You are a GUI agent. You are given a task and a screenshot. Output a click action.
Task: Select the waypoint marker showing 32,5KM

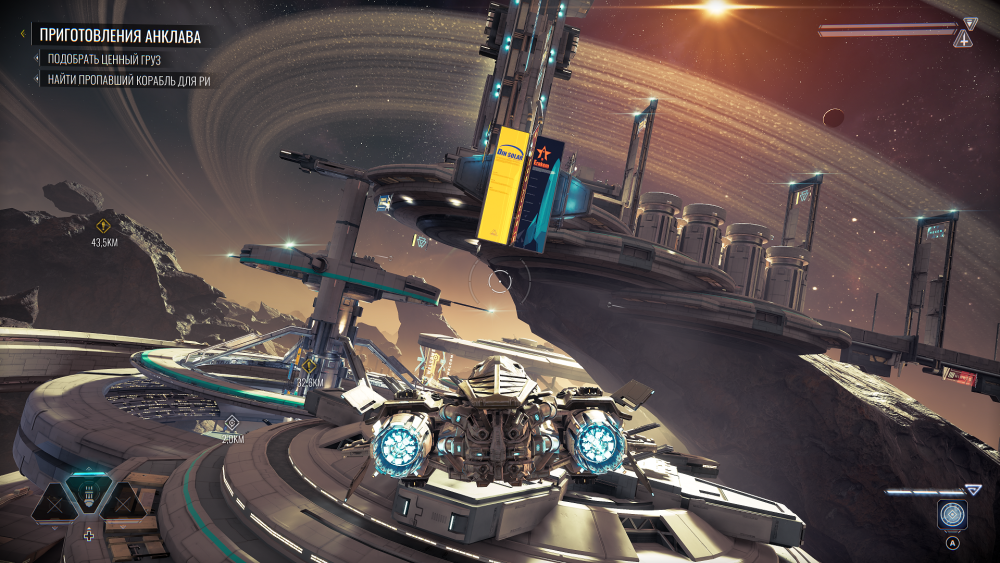(x=310, y=365)
